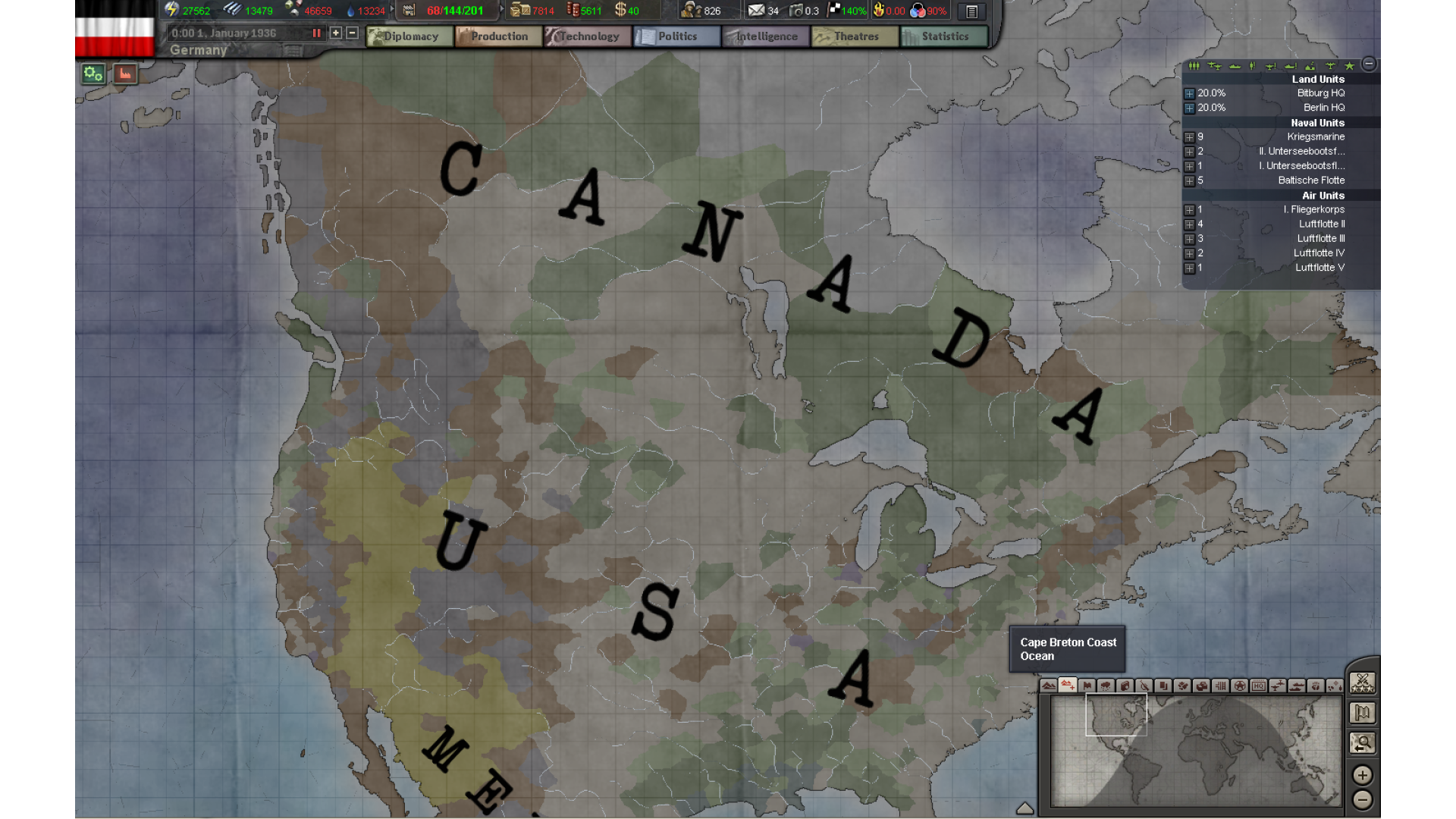Zoom in using the minimap plus button
The width and height of the screenshot is (1456, 819).
tap(1363, 775)
